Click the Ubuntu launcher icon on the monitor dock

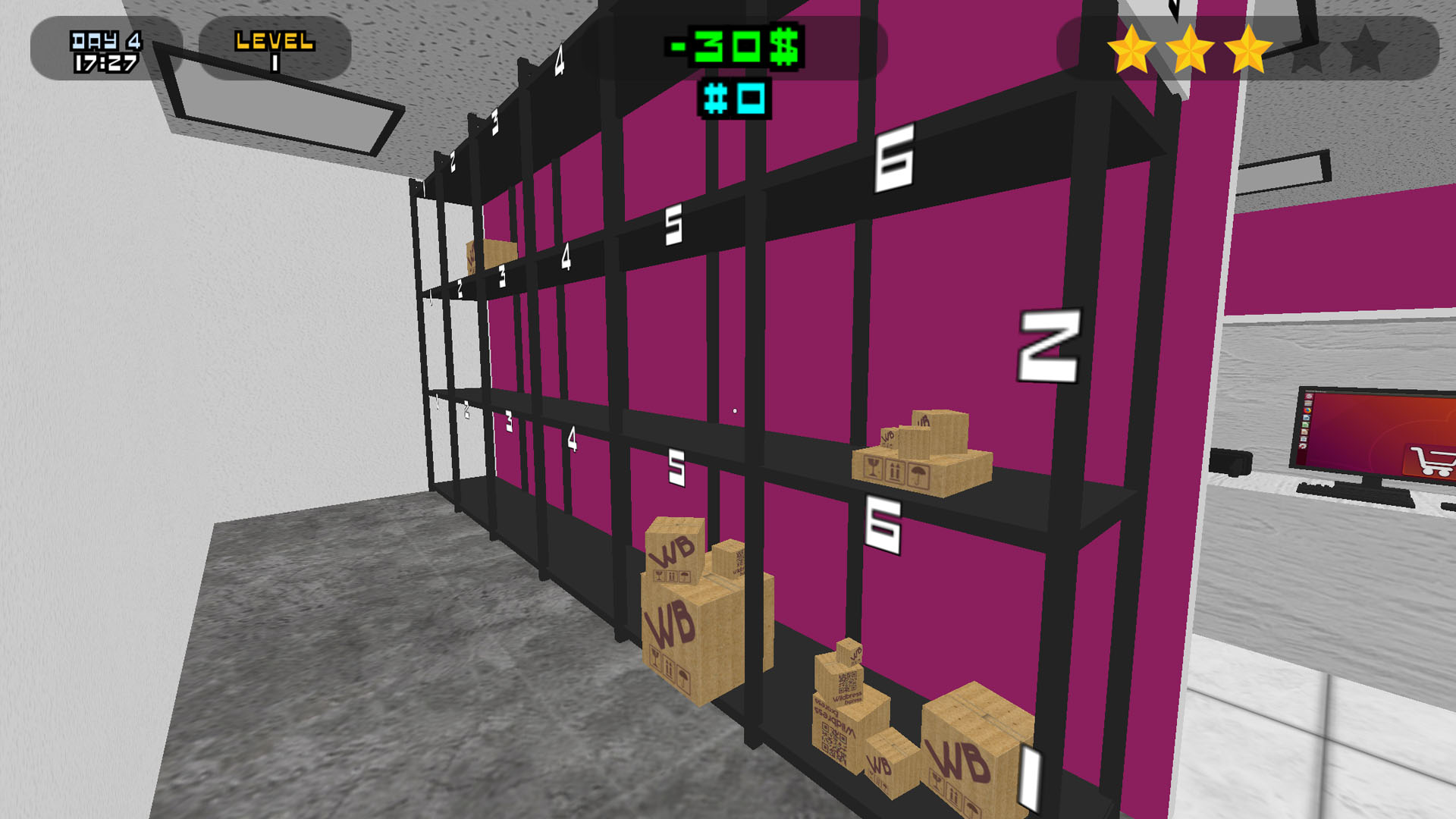(1307, 397)
